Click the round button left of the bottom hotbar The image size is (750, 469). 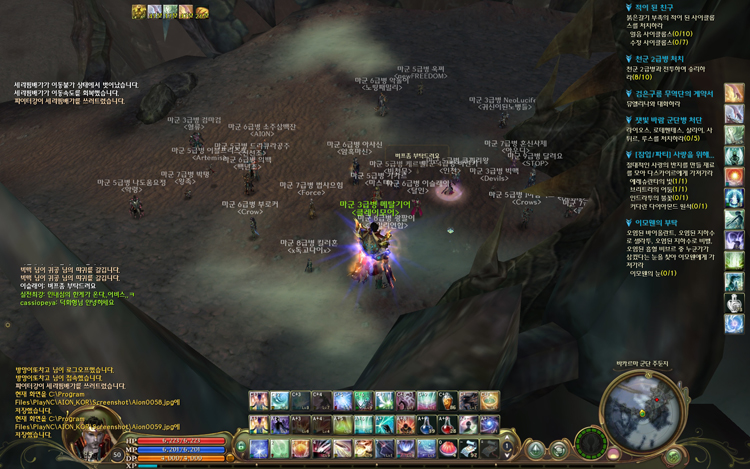(x=240, y=446)
